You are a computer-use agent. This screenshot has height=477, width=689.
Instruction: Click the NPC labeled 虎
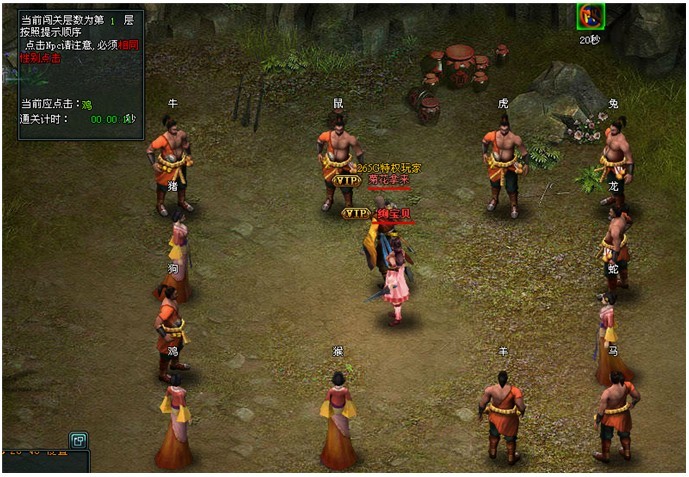coord(503,160)
